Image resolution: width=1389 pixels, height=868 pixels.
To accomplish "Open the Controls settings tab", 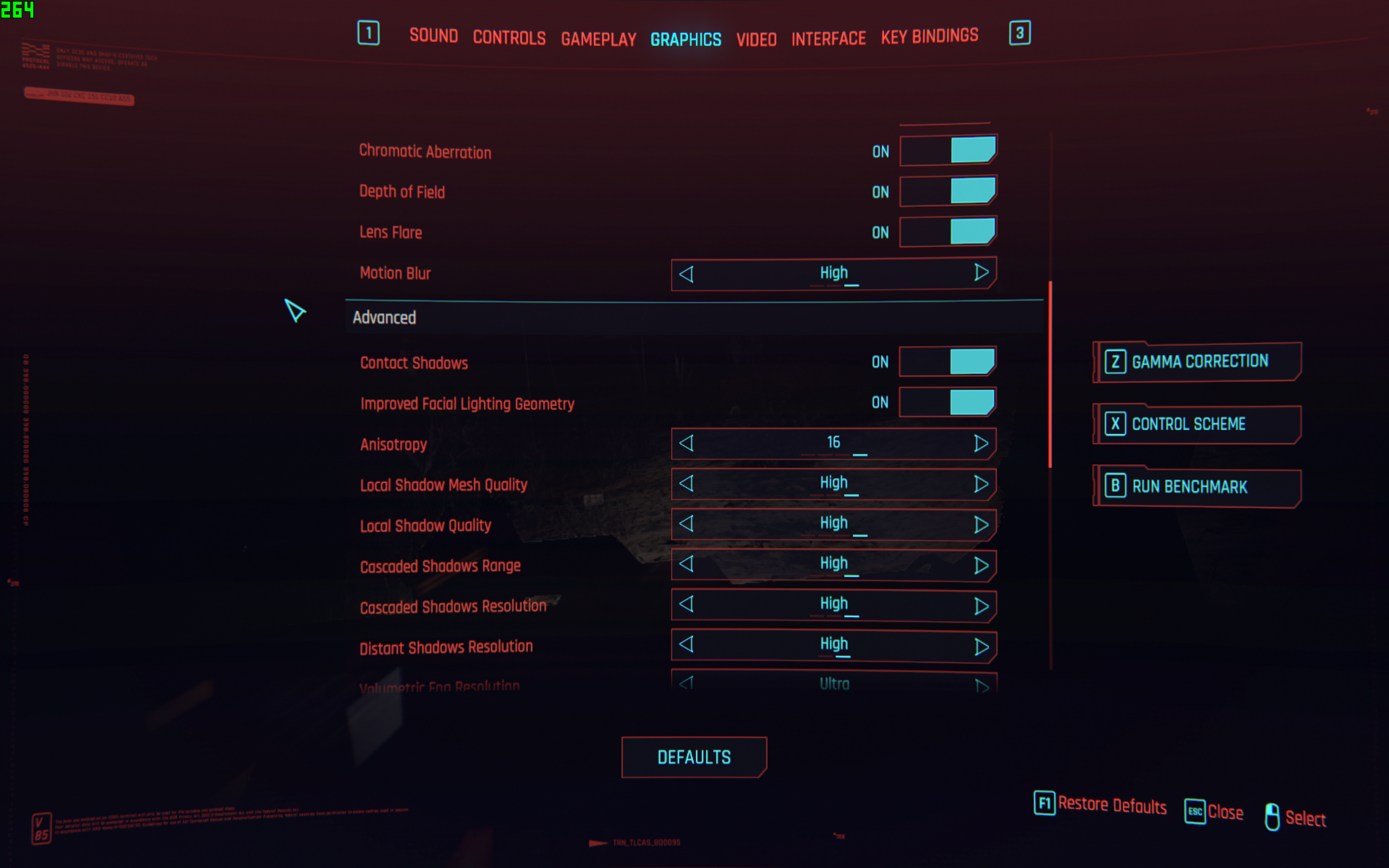I will [509, 38].
